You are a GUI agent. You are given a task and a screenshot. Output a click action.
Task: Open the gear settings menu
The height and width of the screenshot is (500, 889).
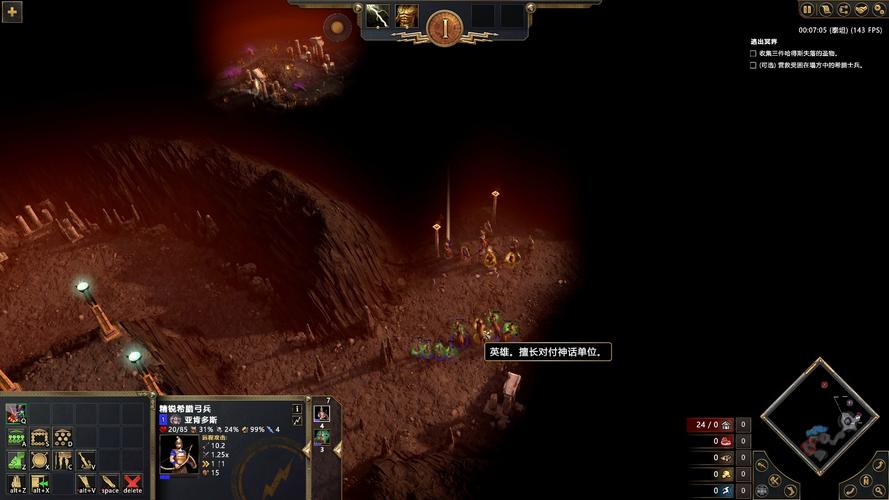tap(878, 10)
